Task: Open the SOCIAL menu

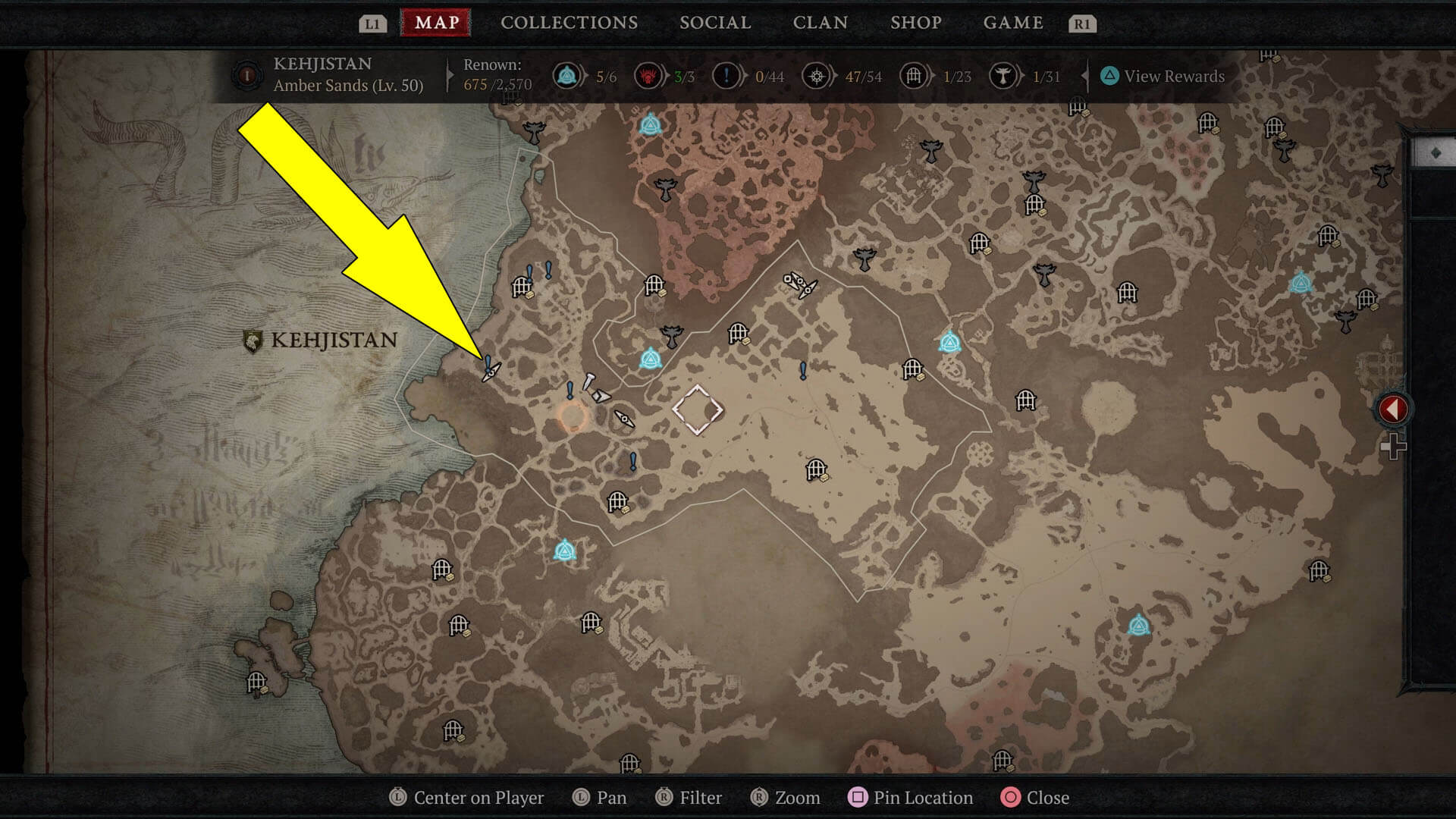Action: (x=714, y=22)
